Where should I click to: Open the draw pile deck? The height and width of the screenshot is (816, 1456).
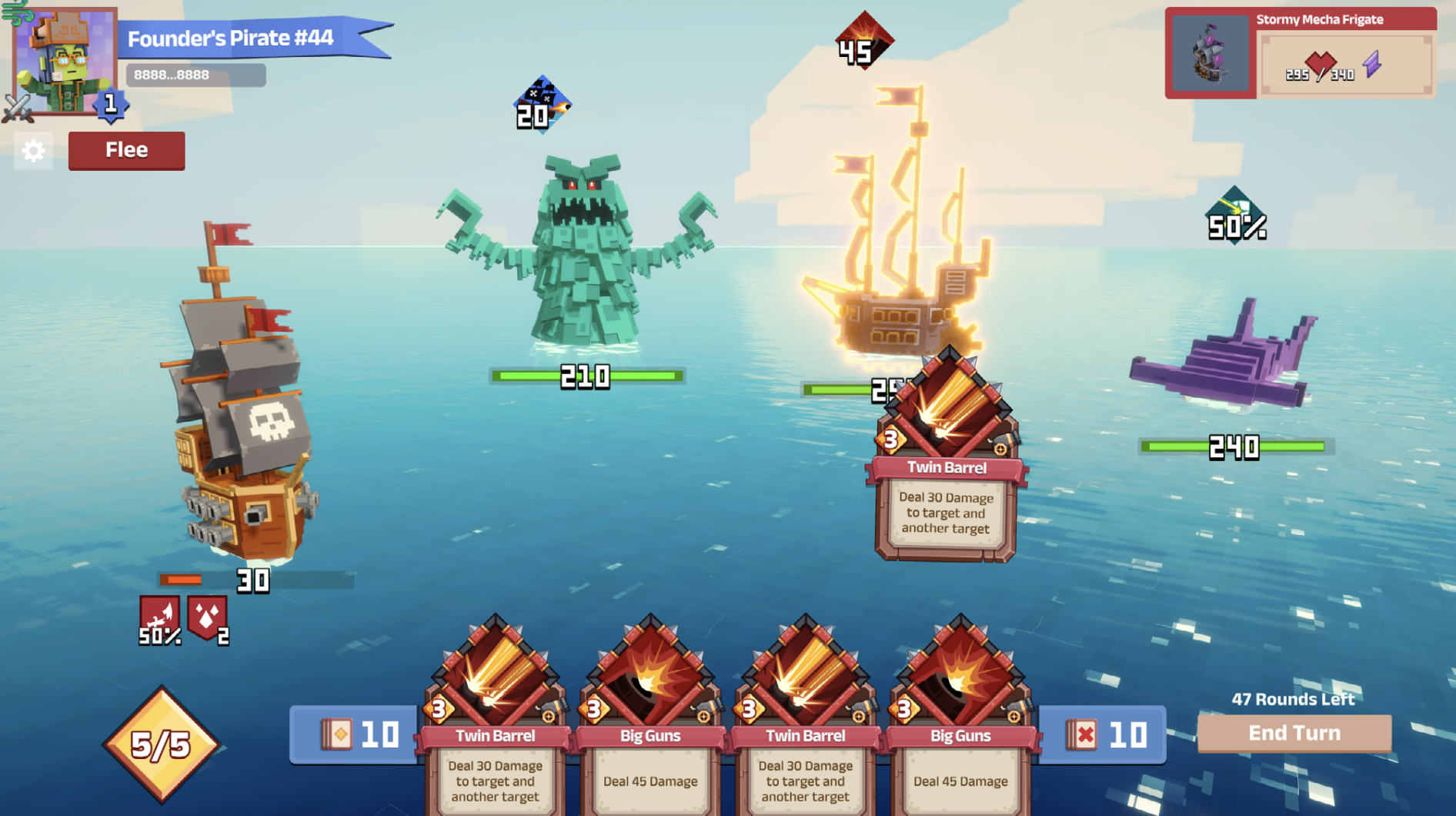coord(355,734)
